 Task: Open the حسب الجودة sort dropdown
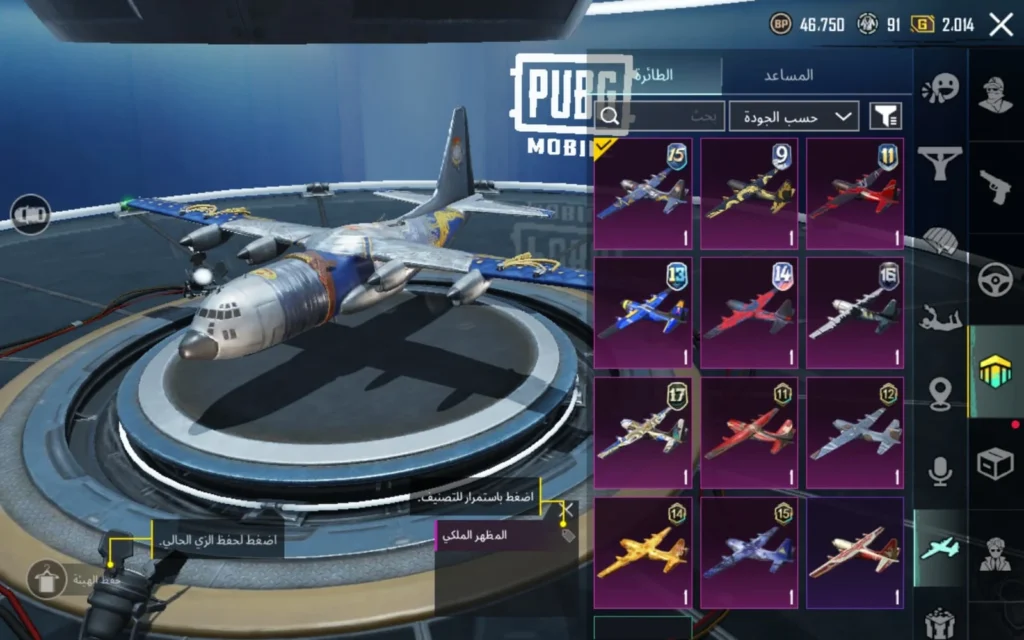(x=794, y=117)
